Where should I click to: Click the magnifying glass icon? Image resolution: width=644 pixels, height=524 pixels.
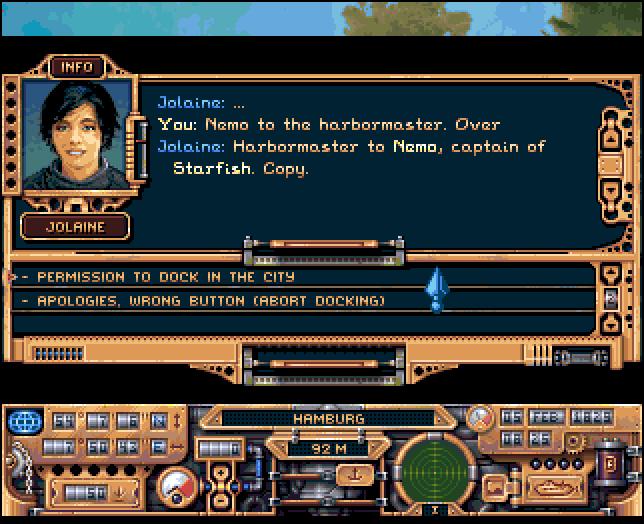482,416
